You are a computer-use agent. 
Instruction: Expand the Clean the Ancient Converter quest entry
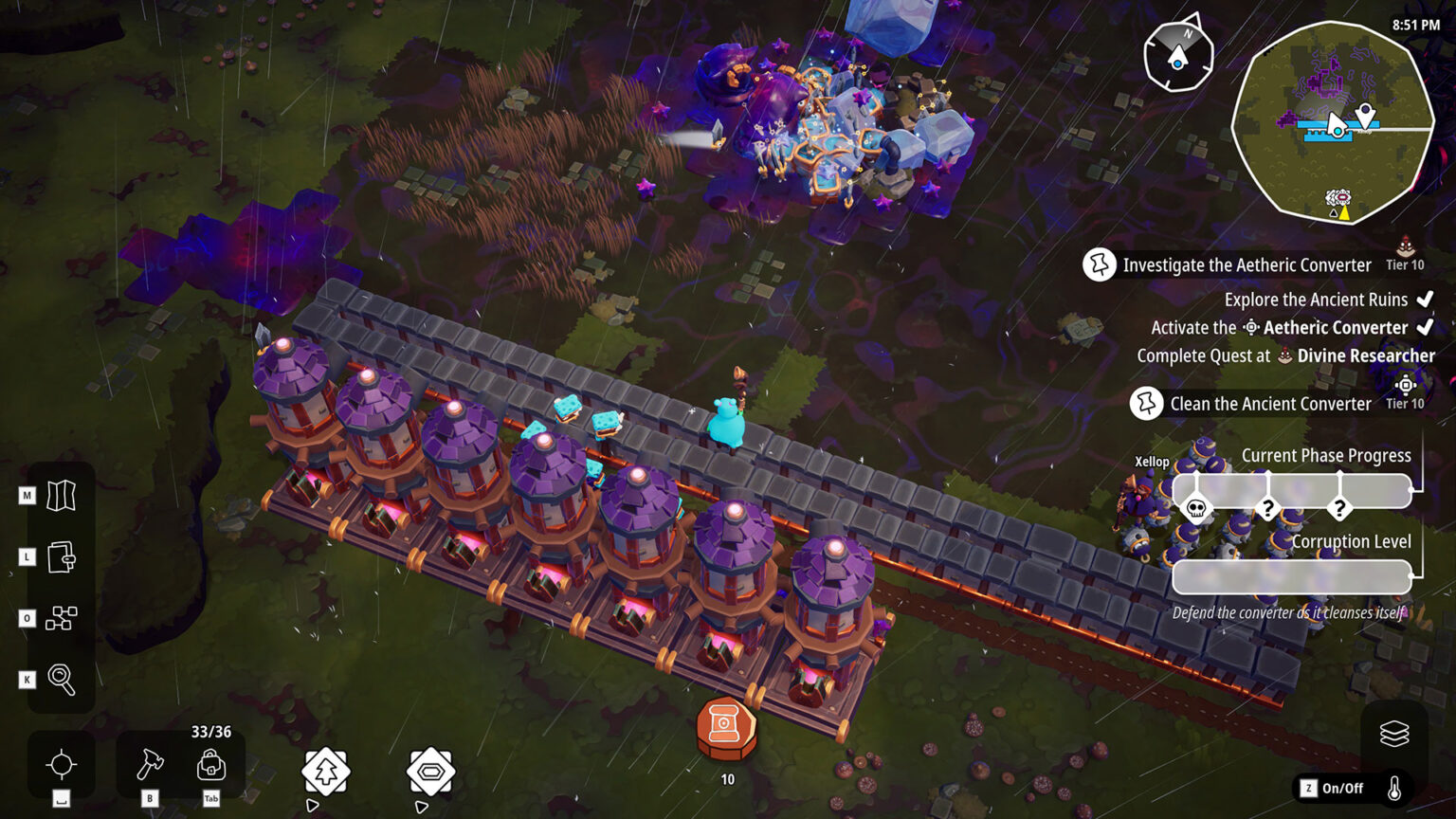click(x=1271, y=403)
